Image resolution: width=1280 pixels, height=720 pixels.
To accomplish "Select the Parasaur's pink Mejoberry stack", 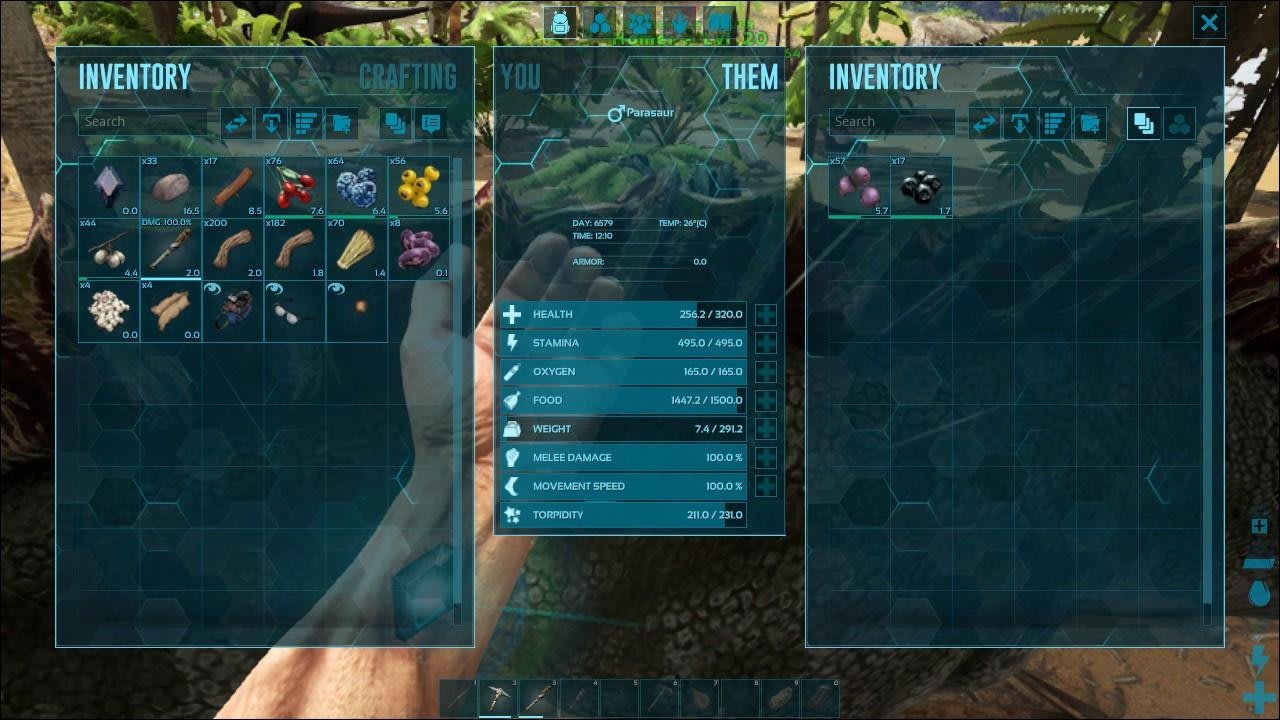I will [859, 186].
